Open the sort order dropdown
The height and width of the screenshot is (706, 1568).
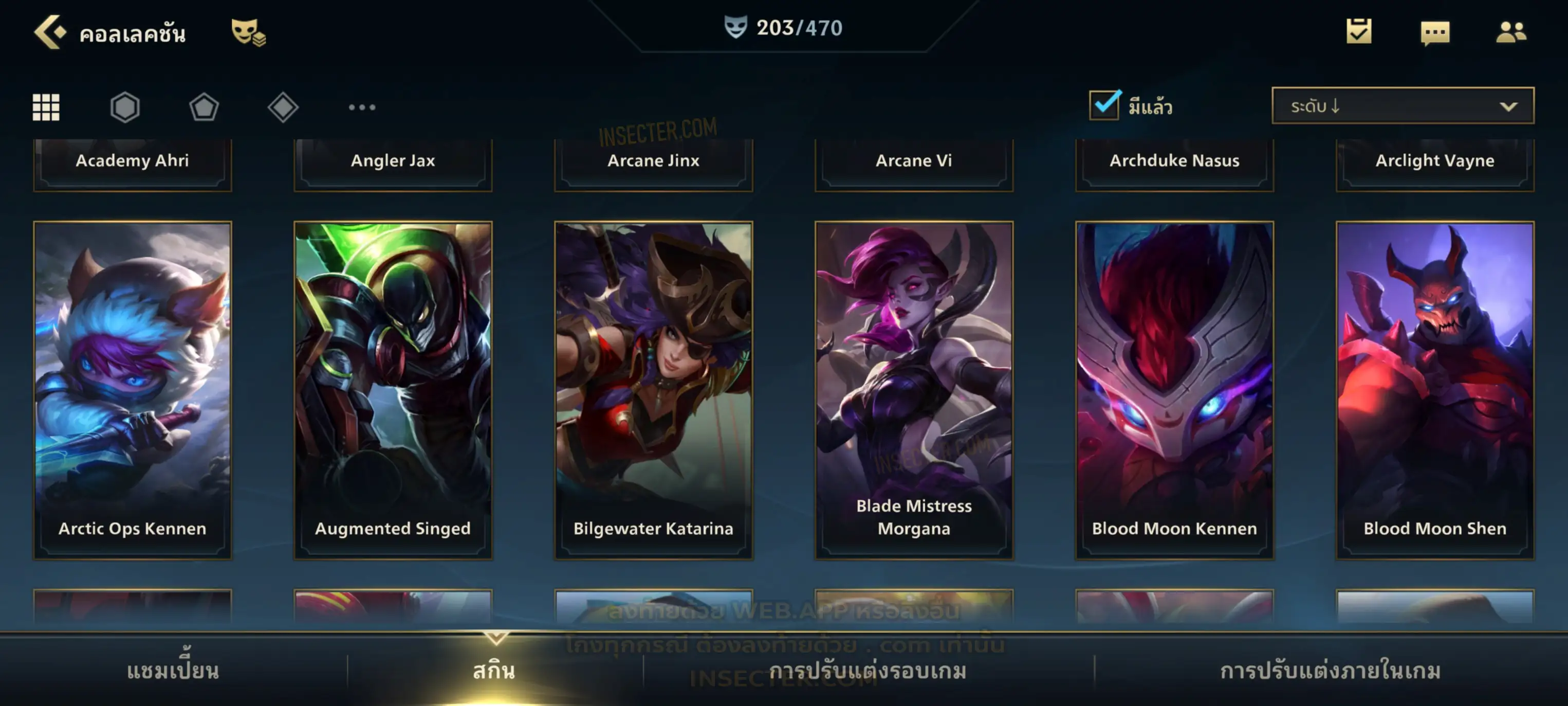point(1403,106)
